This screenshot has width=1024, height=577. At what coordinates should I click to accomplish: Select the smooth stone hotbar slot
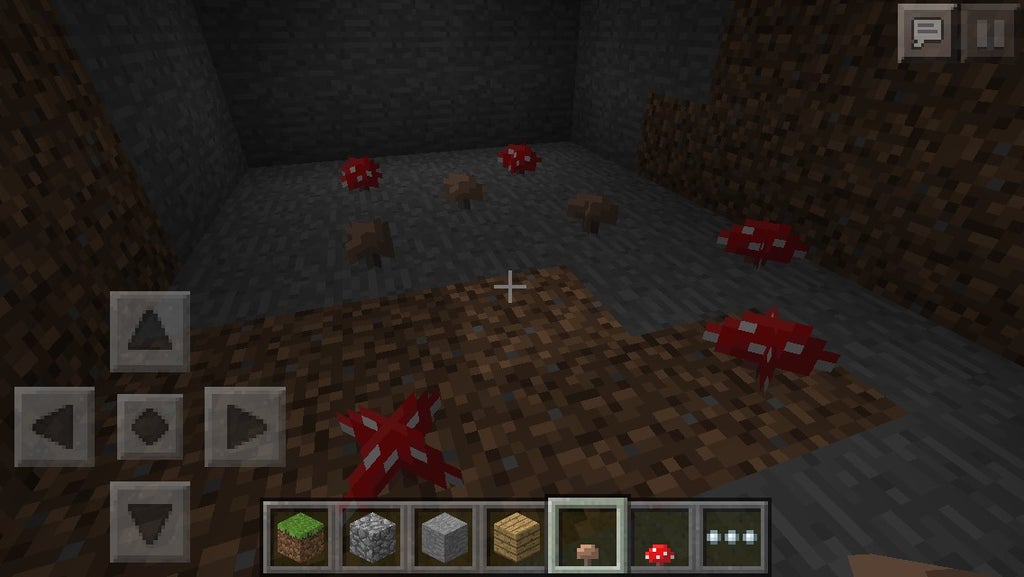(444, 537)
